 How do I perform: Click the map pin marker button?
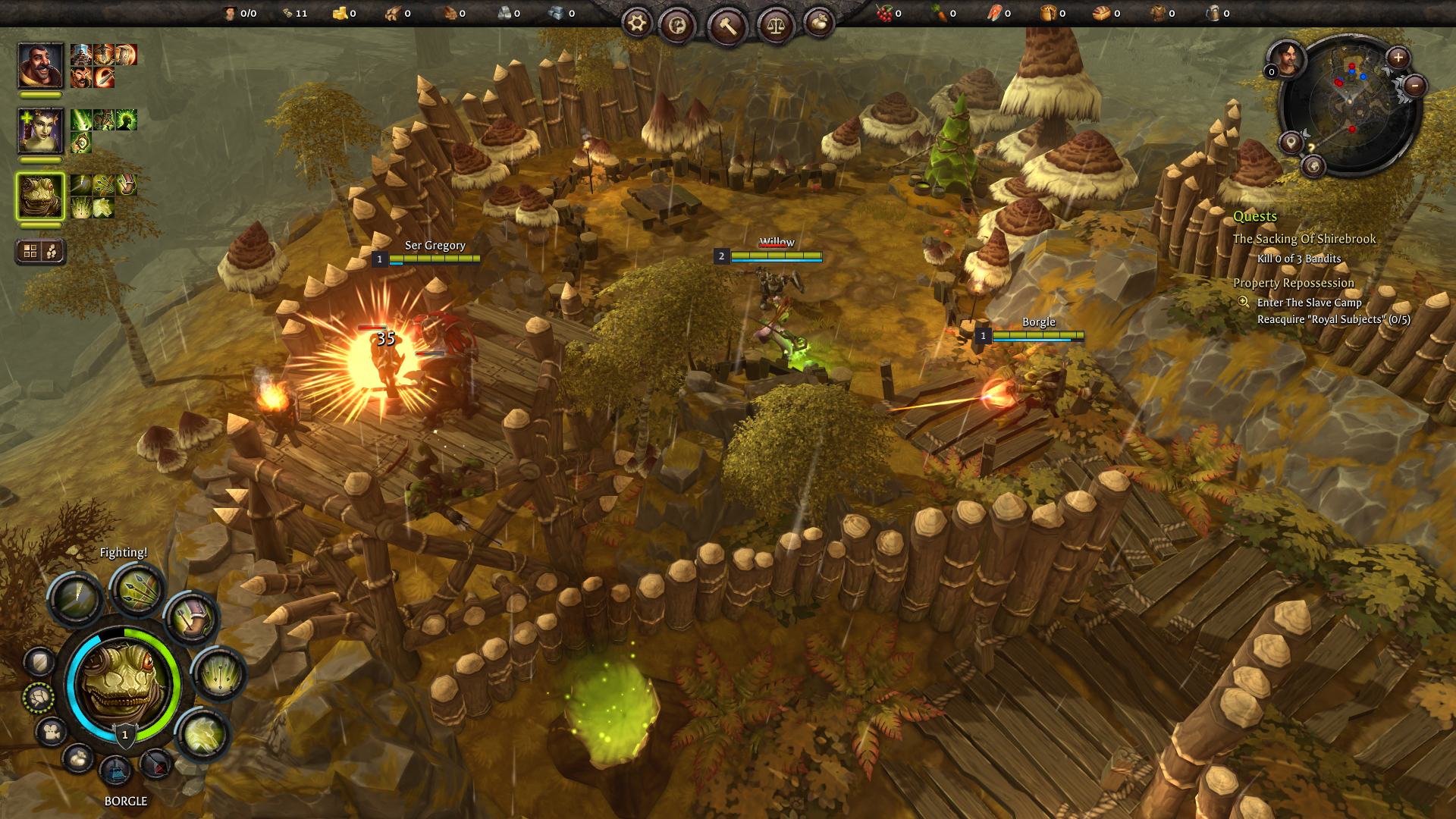tap(1290, 142)
